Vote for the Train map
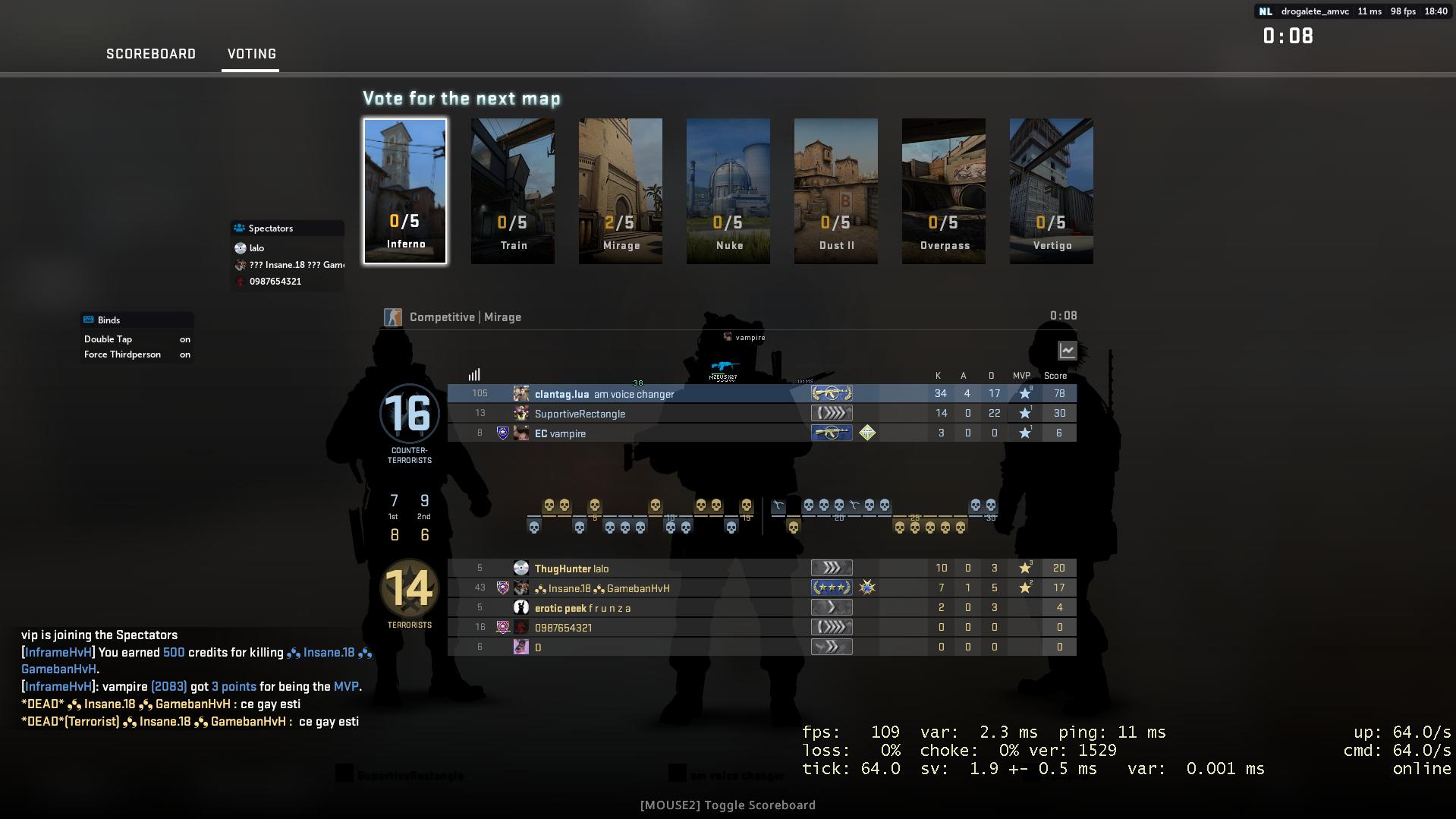Screen dimensions: 1456x819 [513, 191]
